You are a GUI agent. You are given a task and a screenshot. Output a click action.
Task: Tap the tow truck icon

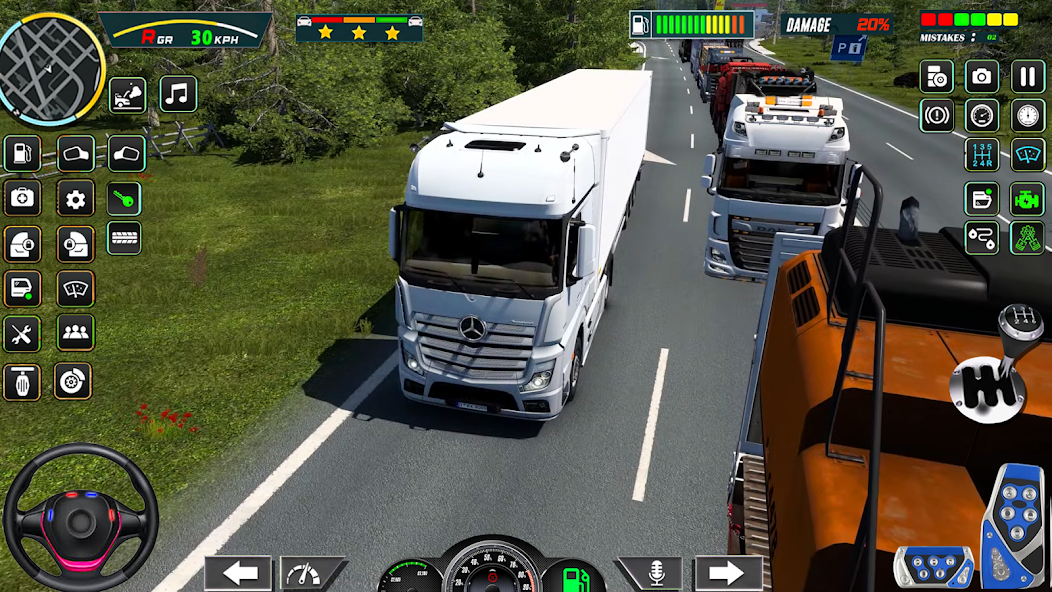127,95
